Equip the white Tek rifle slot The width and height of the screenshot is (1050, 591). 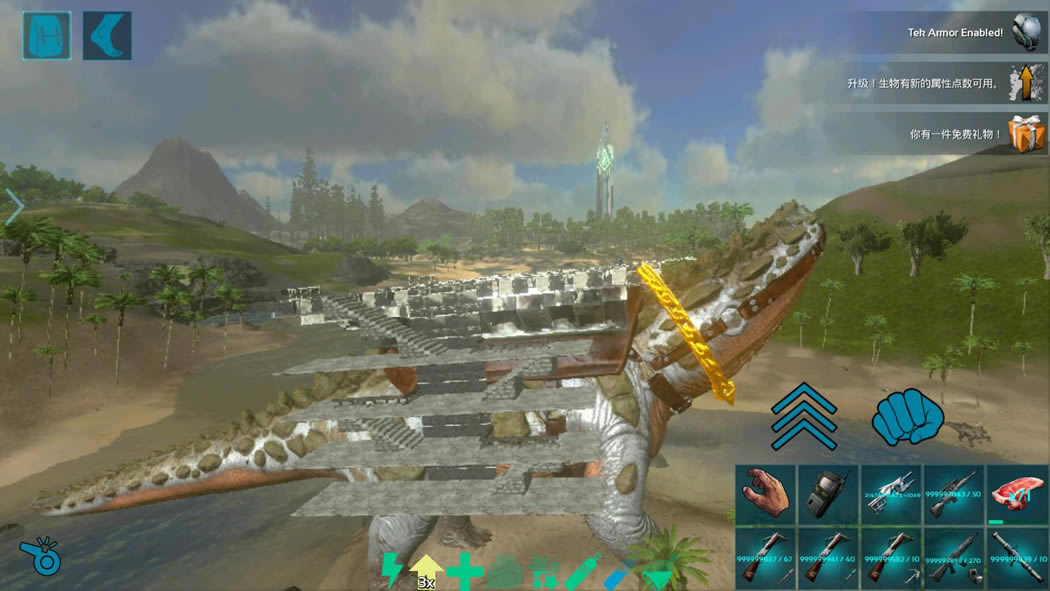click(x=891, y=495)
